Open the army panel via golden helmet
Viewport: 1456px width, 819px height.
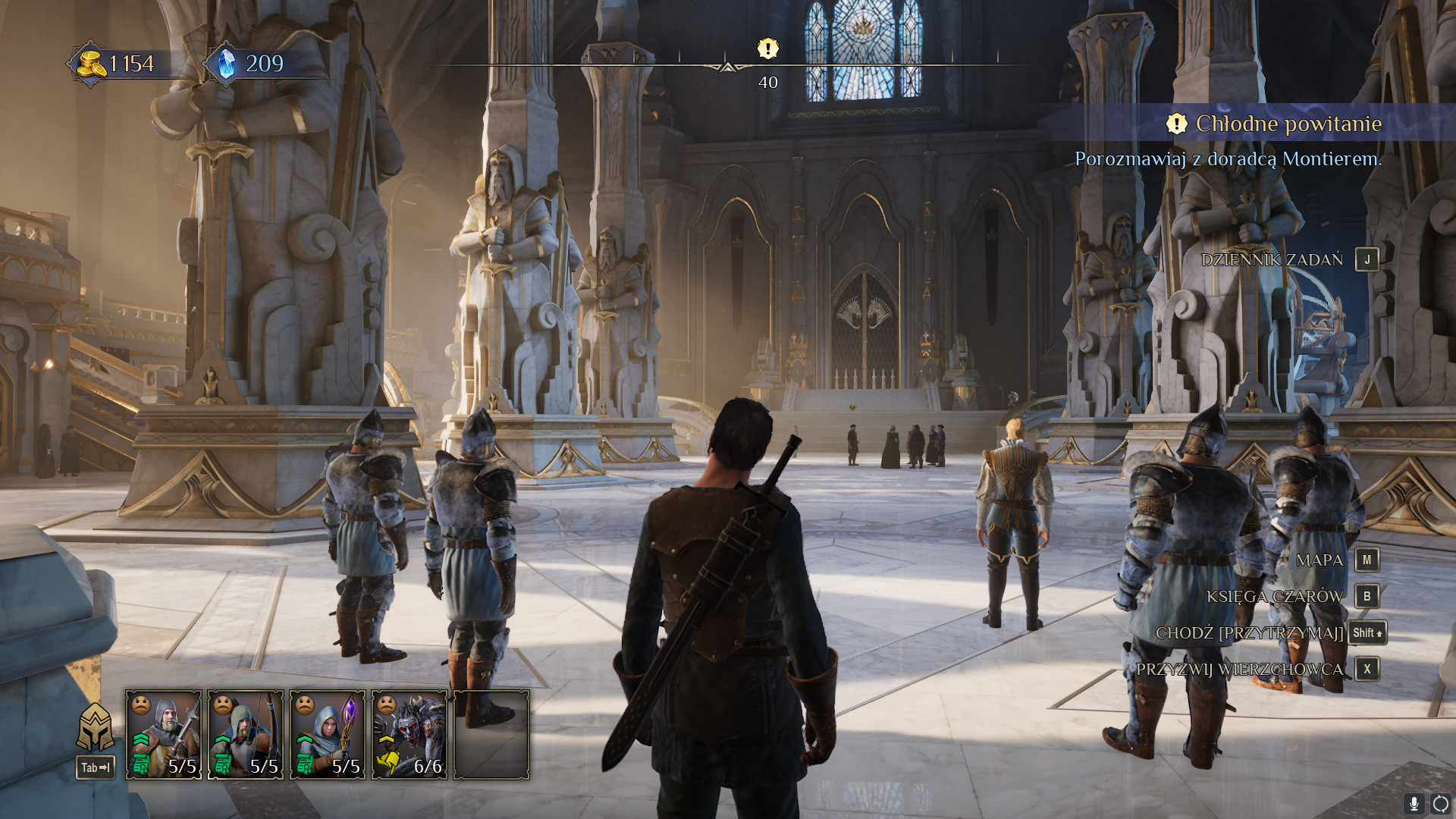96,727
